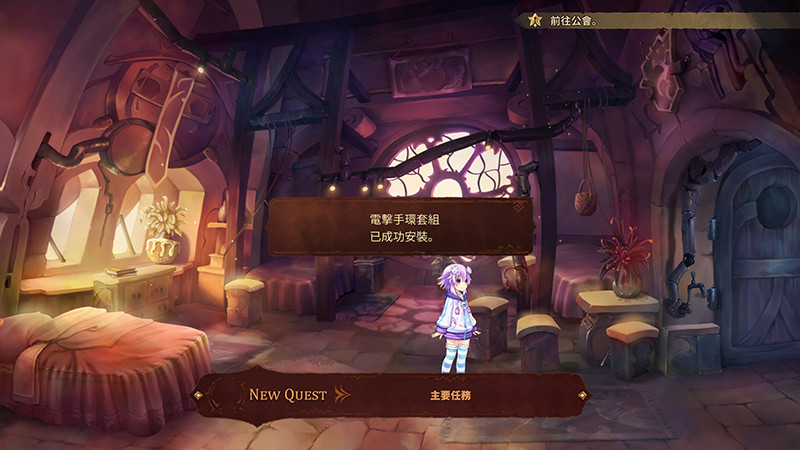This screenshot has width=800, height=450.
Task: Dismiss the 電擊手環套組 installed notification
Action: 399,226
